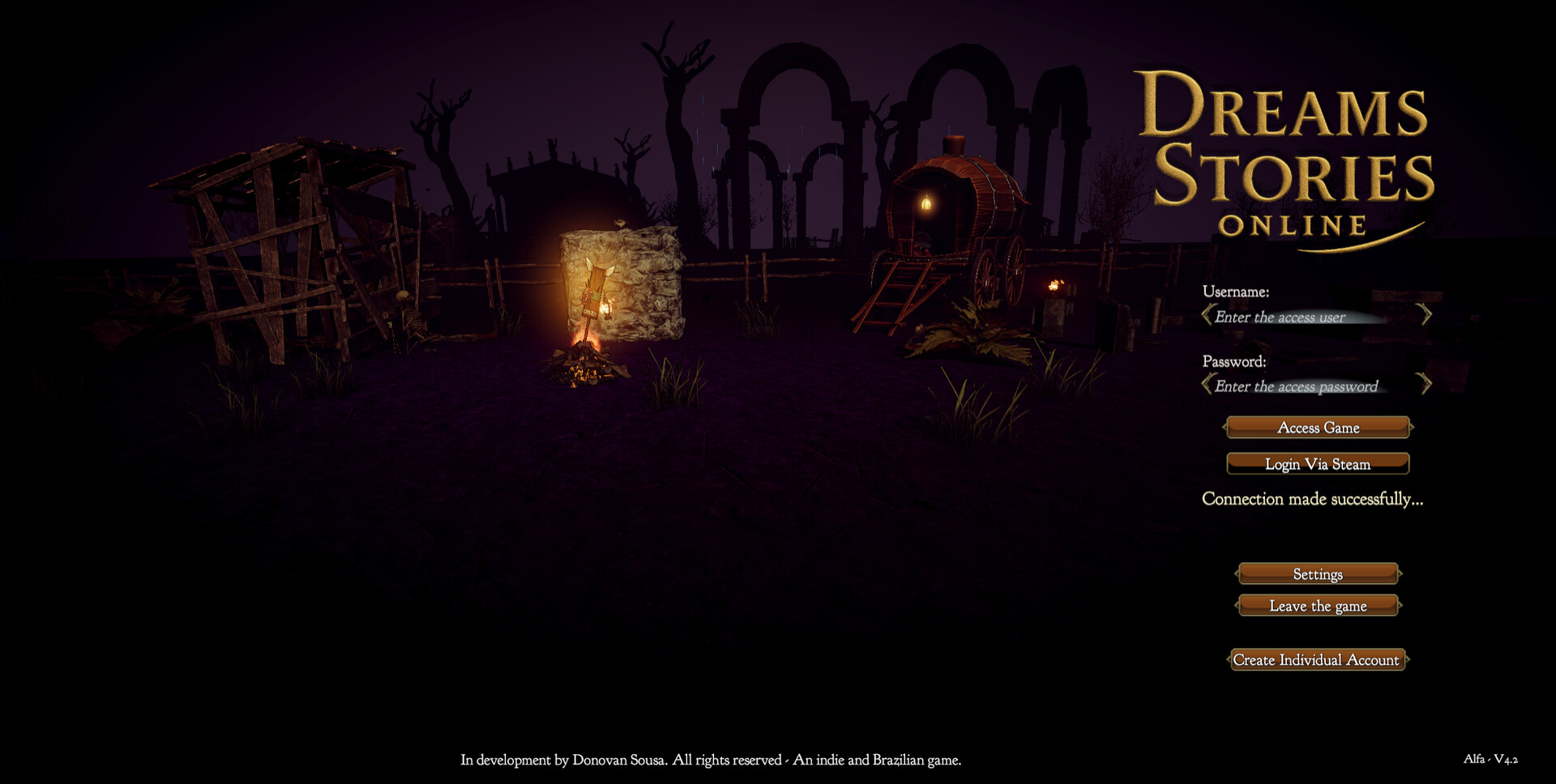Click the left chevron of the Username field
The width and height of the screenshot is (1556, 784).
[1206, 316]
